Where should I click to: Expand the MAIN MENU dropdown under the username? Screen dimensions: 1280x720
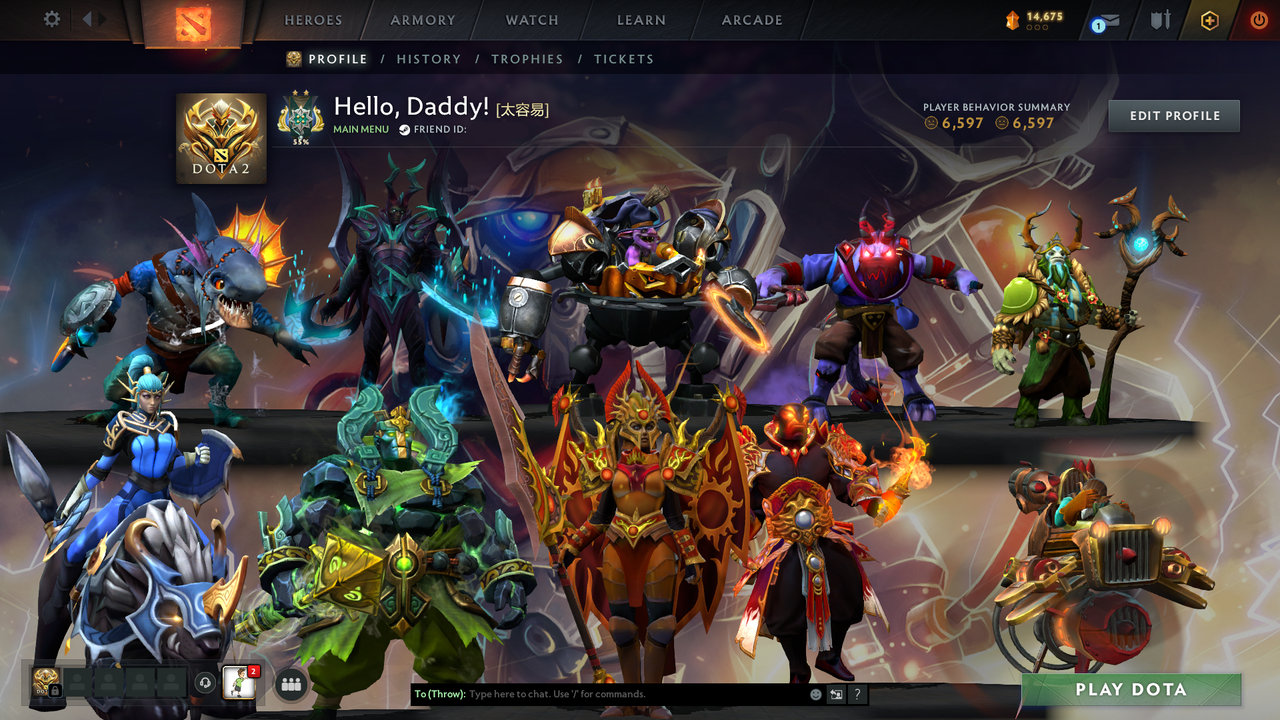360,130
